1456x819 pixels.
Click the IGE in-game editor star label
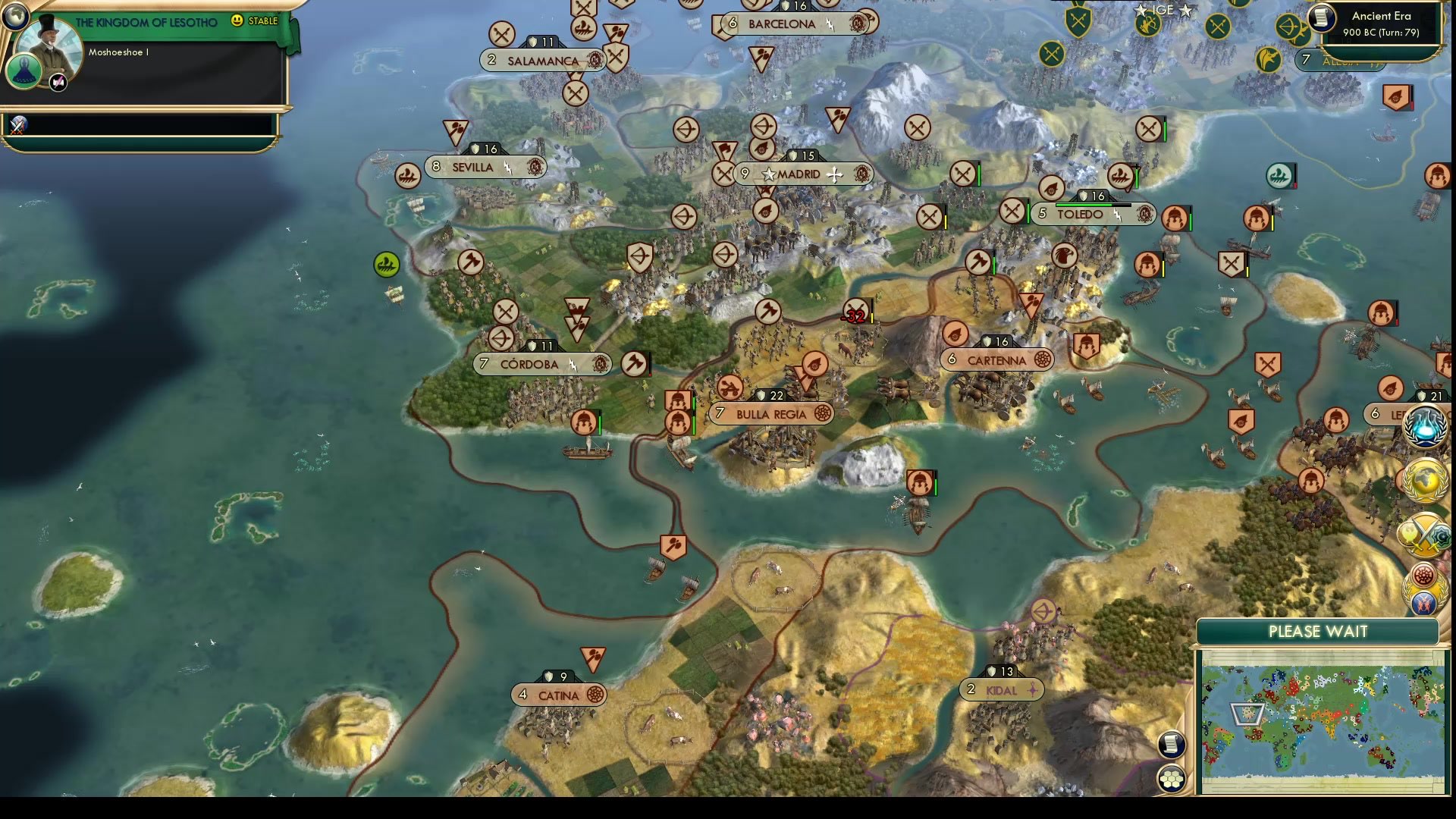tap(1164, 11)
